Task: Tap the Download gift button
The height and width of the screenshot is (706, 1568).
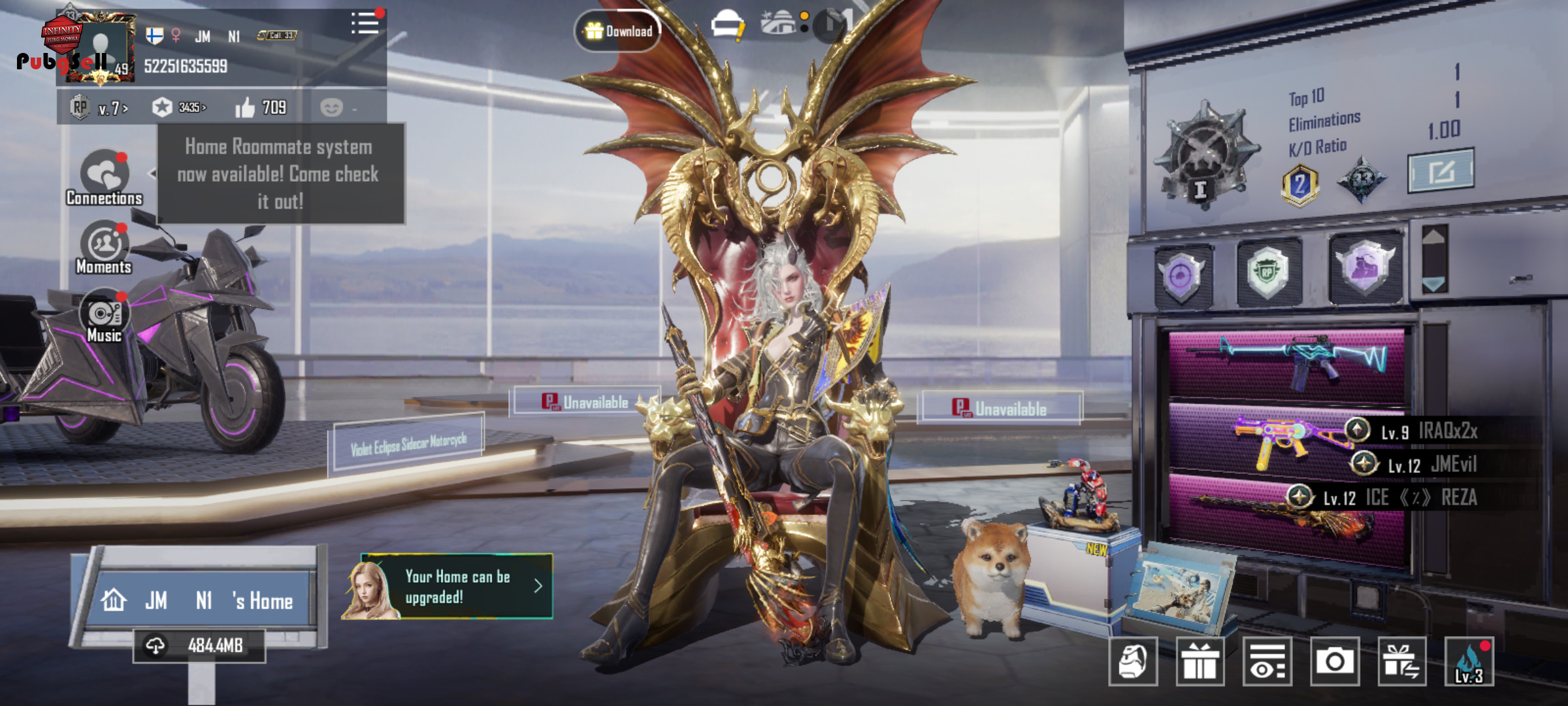Action: (x=617, y=31)
